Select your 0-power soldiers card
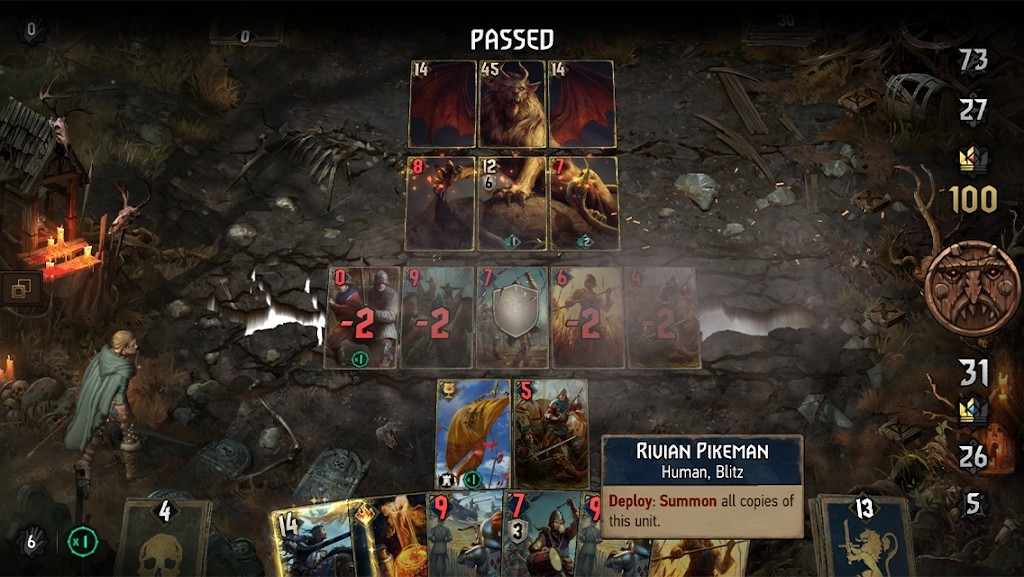The image size is (1024, 577). 362,318
